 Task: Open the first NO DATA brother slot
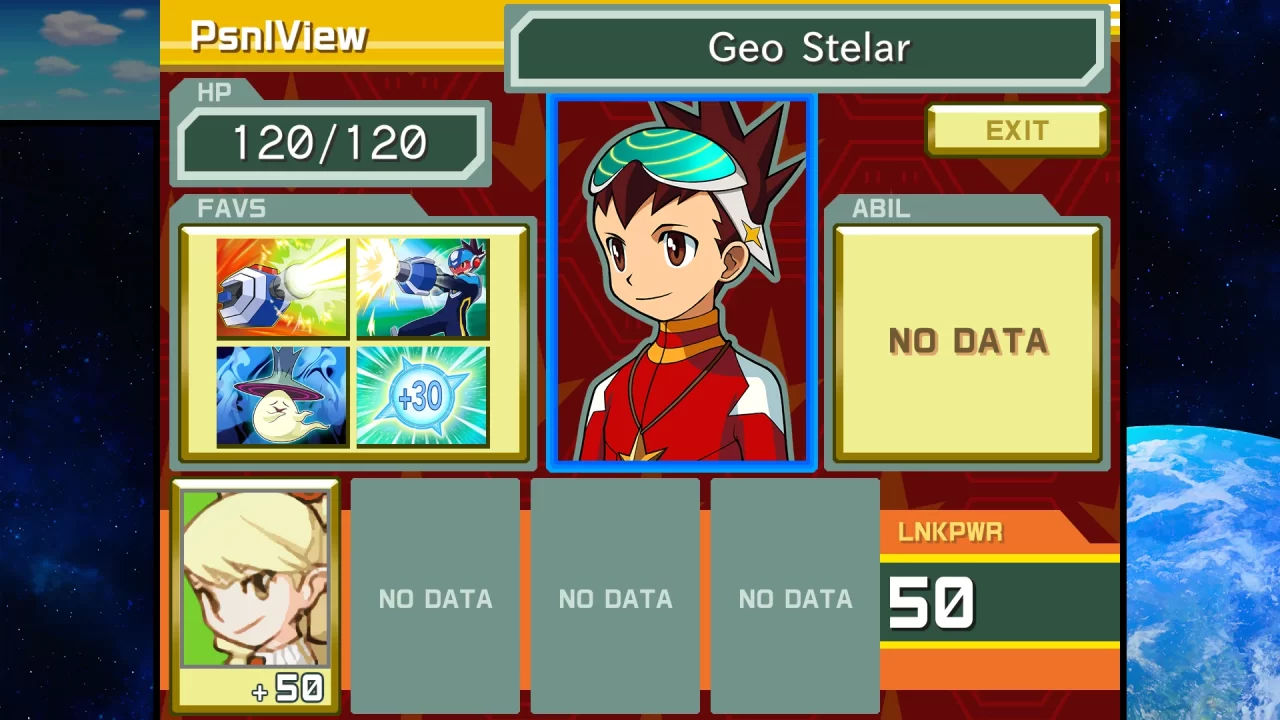pyautogui.click(x=434, y=598)
